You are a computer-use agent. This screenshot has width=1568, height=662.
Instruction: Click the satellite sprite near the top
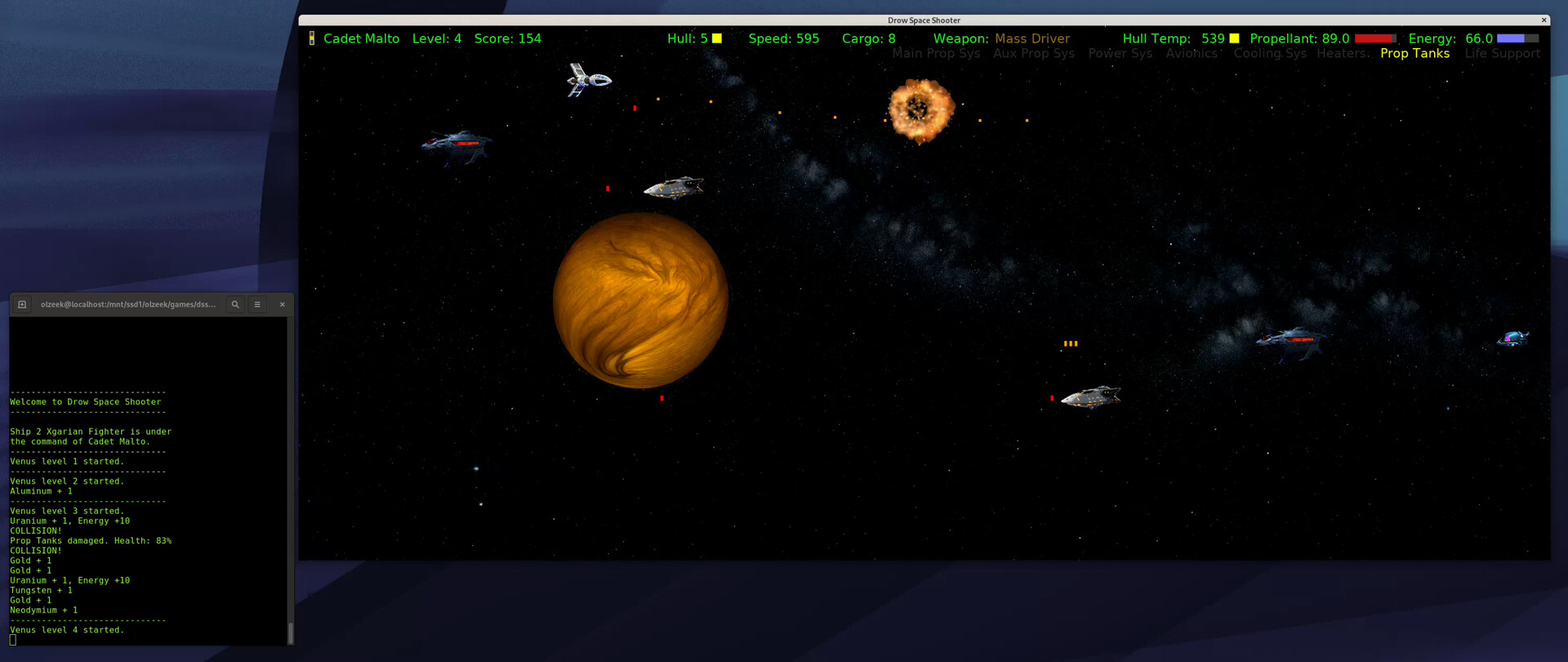tap(588, 79)
